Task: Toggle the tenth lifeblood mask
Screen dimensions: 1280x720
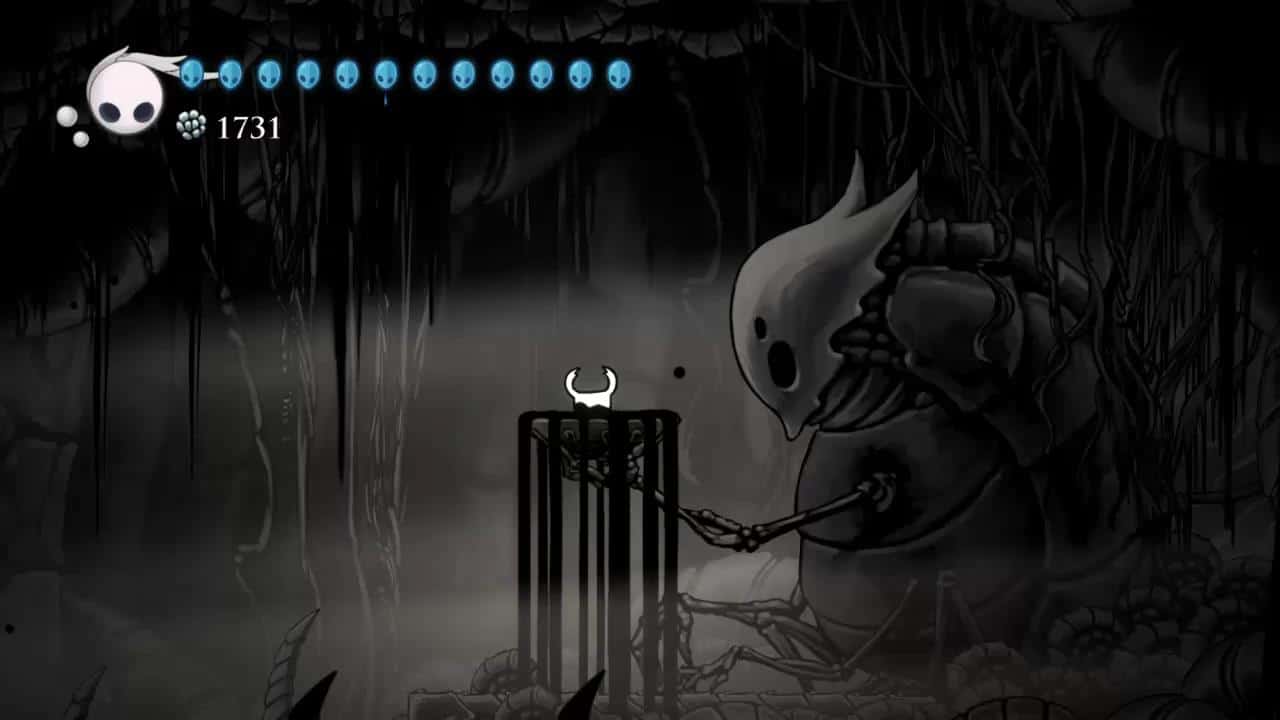Action: tap(540, 72)
